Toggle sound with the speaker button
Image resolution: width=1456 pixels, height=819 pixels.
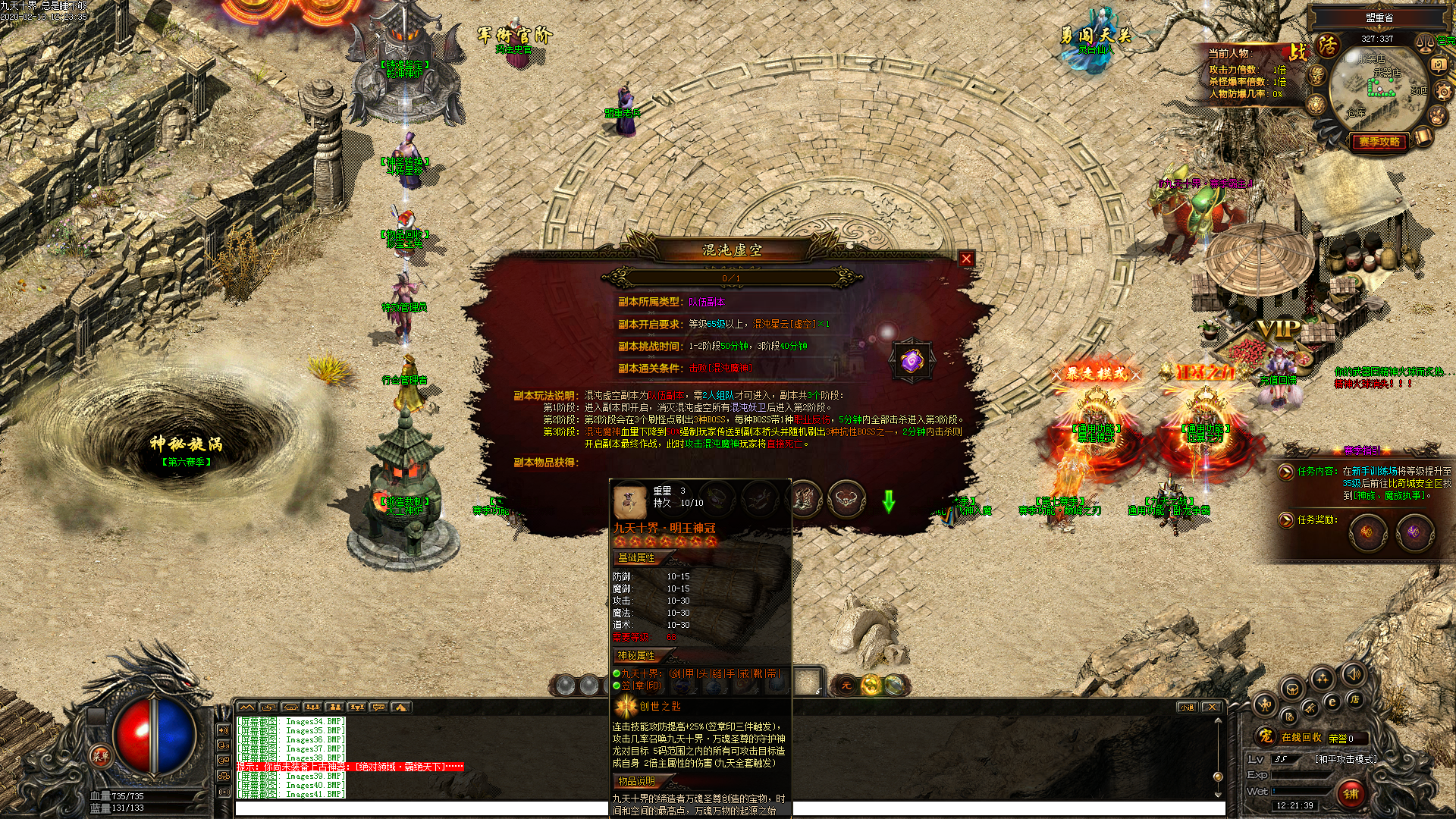tap(1353, 673)
